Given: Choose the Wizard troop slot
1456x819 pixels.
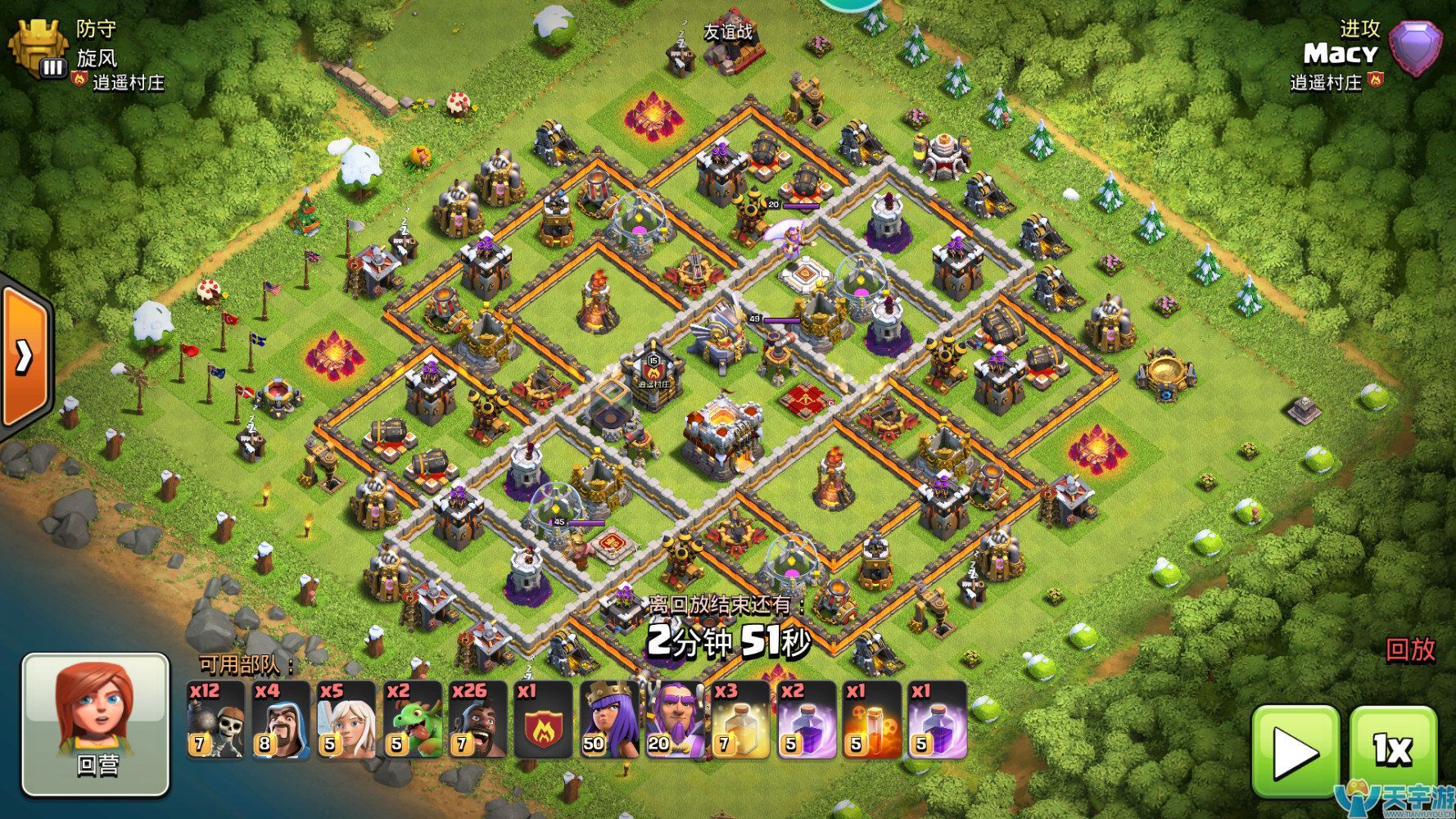Looking at the screenshot, I should (x=282, y=720).
